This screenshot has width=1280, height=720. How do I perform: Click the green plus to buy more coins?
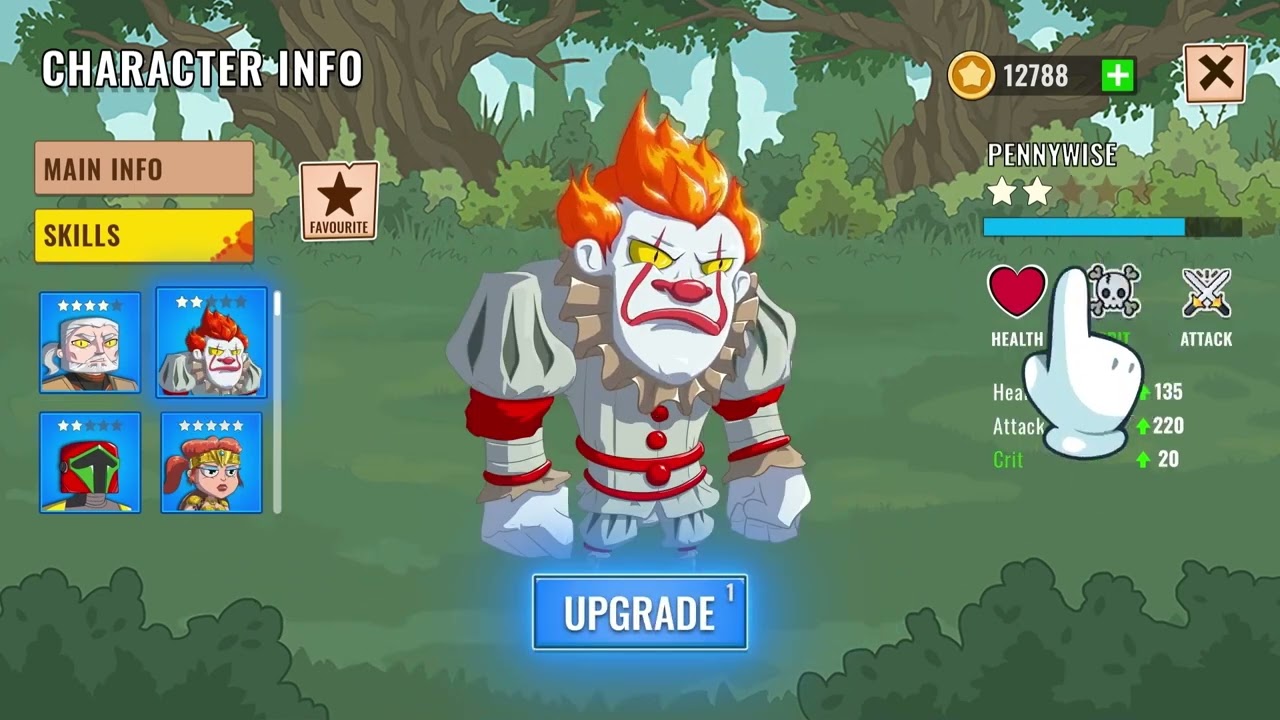(1119, 74)
